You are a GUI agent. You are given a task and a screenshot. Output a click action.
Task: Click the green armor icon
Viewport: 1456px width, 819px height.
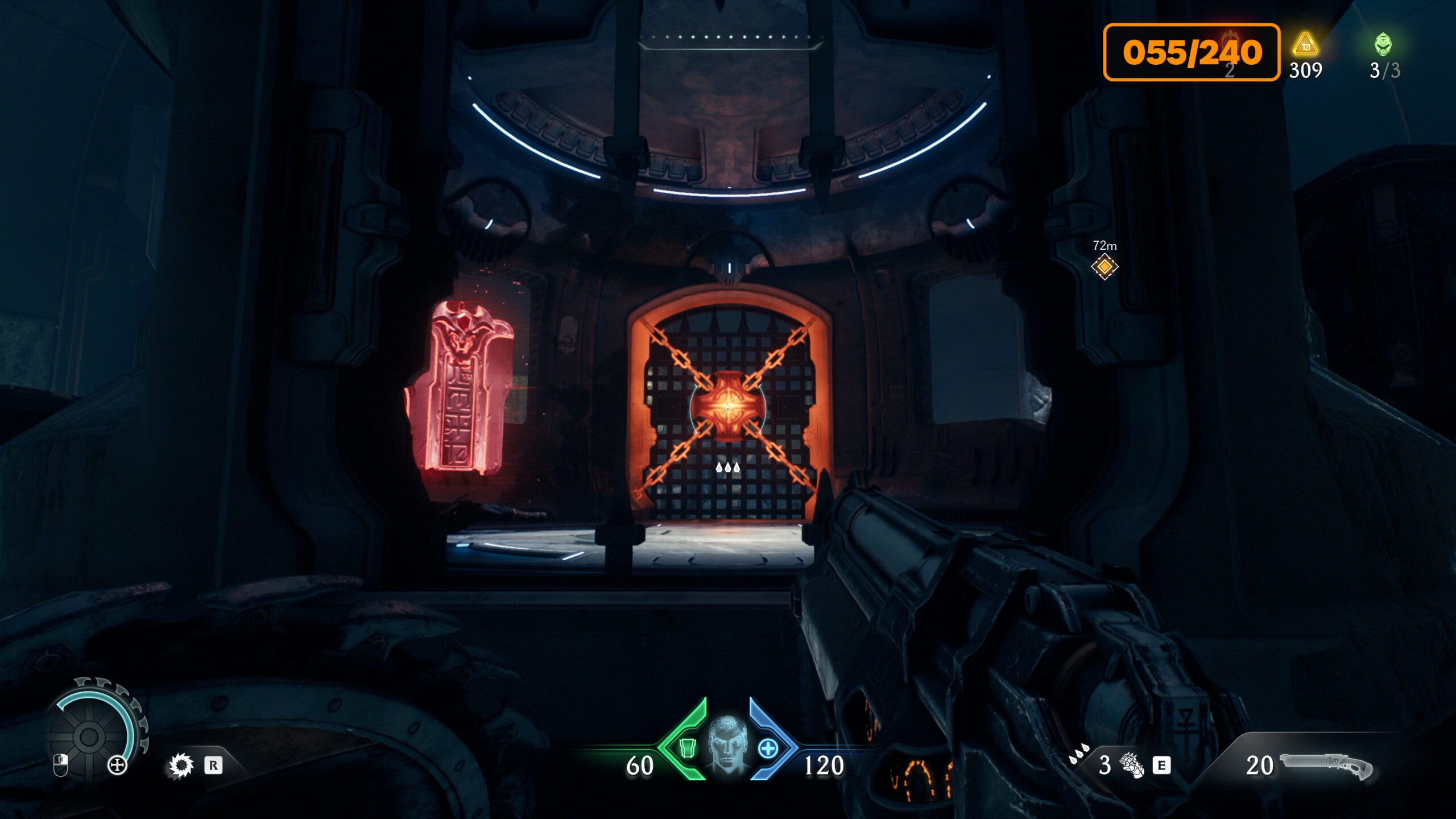[688, 748]
